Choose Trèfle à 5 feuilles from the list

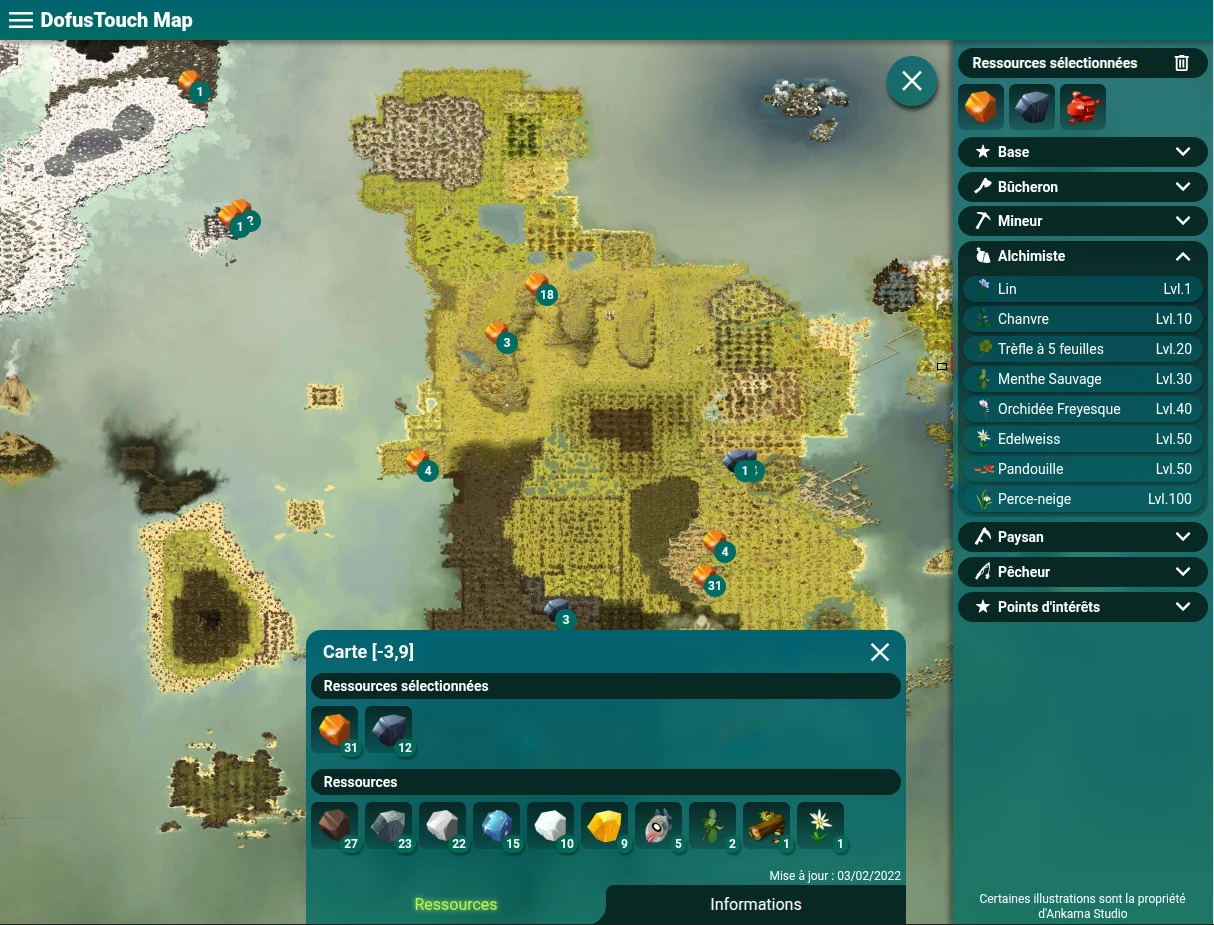tap(1082, 349)
